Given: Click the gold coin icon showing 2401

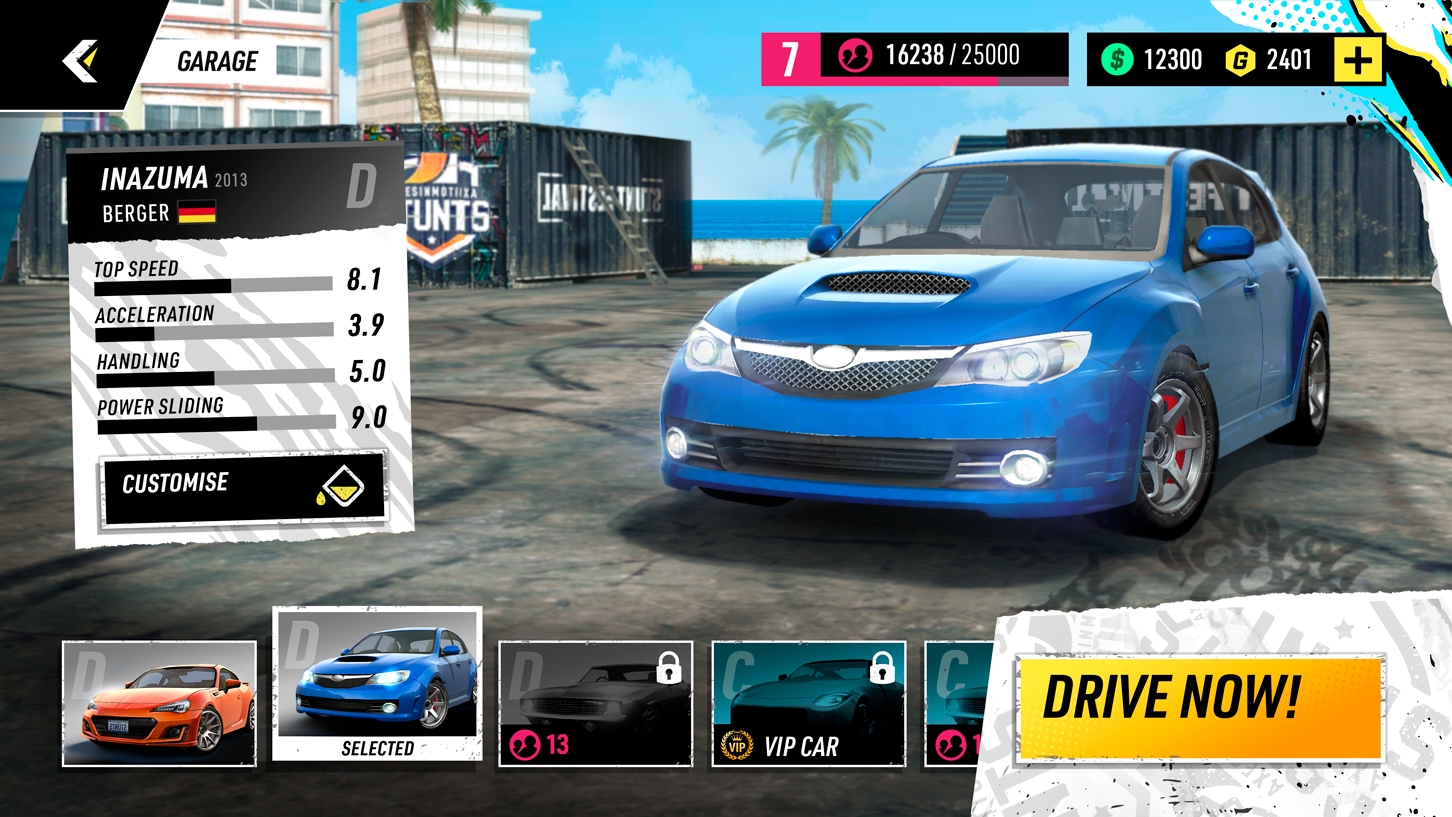Looking at the screenshot, I should click(1239, 59).
